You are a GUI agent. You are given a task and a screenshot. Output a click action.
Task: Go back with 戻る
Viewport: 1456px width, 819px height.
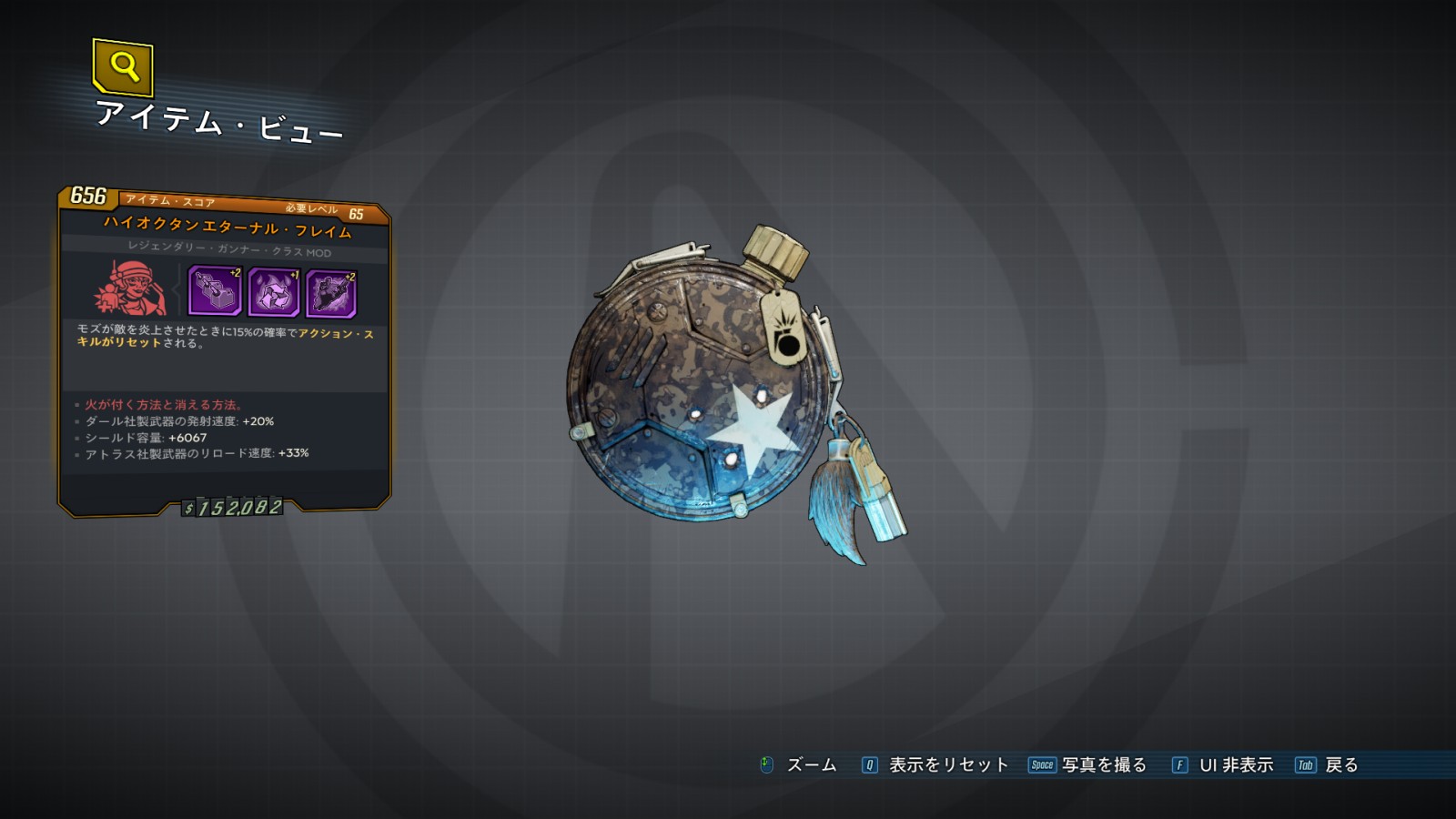pos(1328,765)
